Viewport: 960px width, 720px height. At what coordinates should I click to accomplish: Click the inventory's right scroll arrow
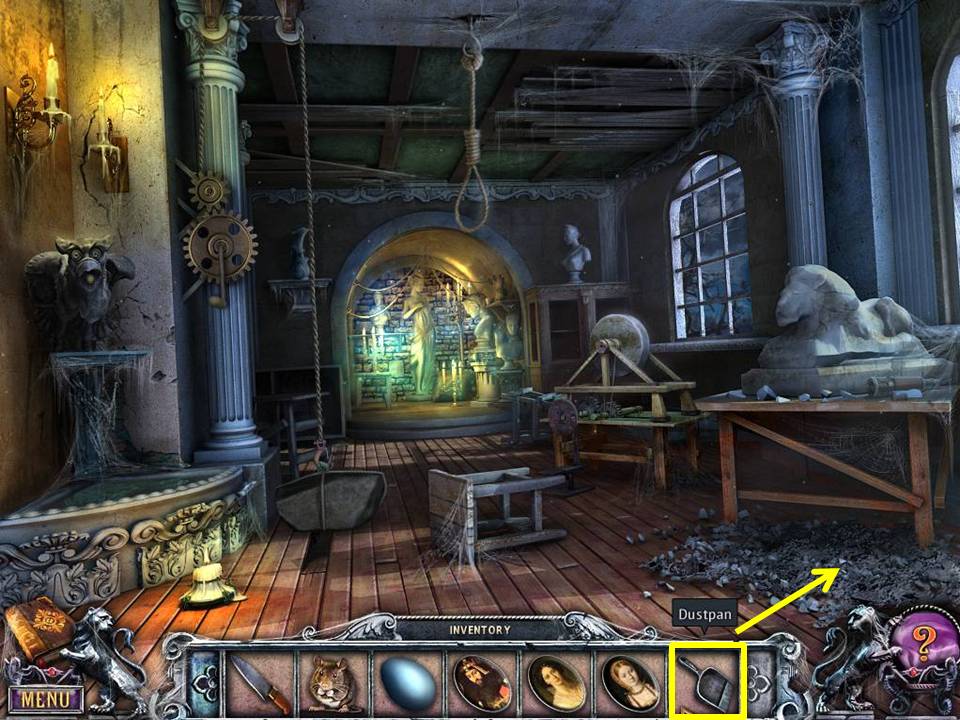760,682
